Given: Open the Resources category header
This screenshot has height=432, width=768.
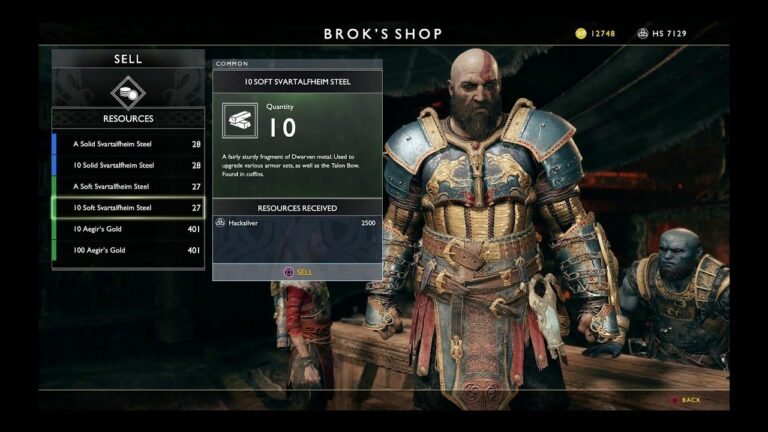Looking at the screenshot, I should pyautogui.click(x=128, y=118).
